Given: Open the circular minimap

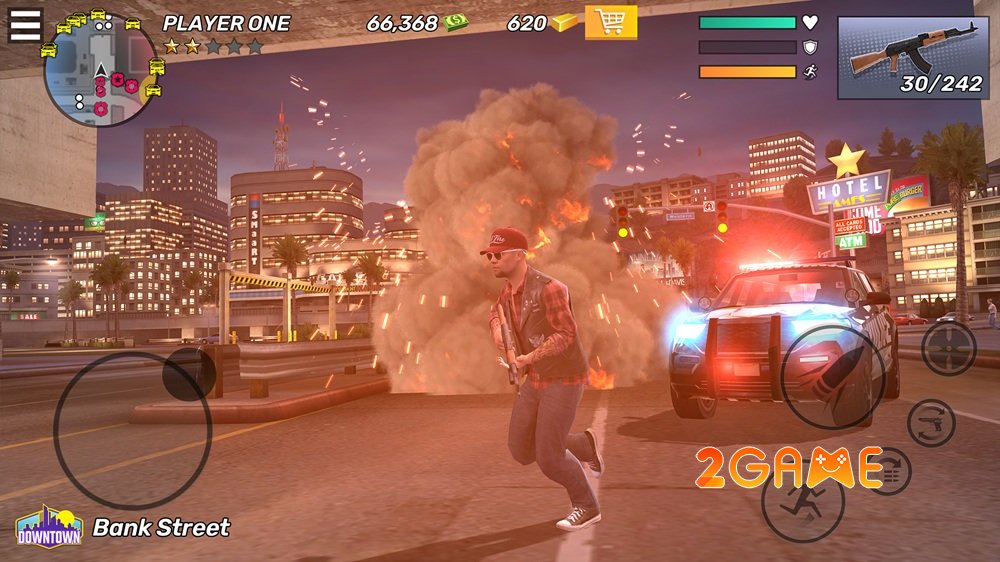Looking at the screenshot, I should pos(100,72).
